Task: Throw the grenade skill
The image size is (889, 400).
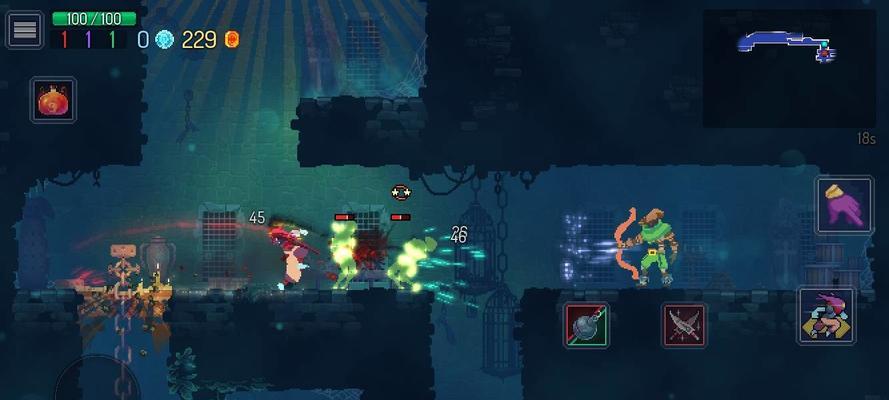Action: [x=586, y=325]
